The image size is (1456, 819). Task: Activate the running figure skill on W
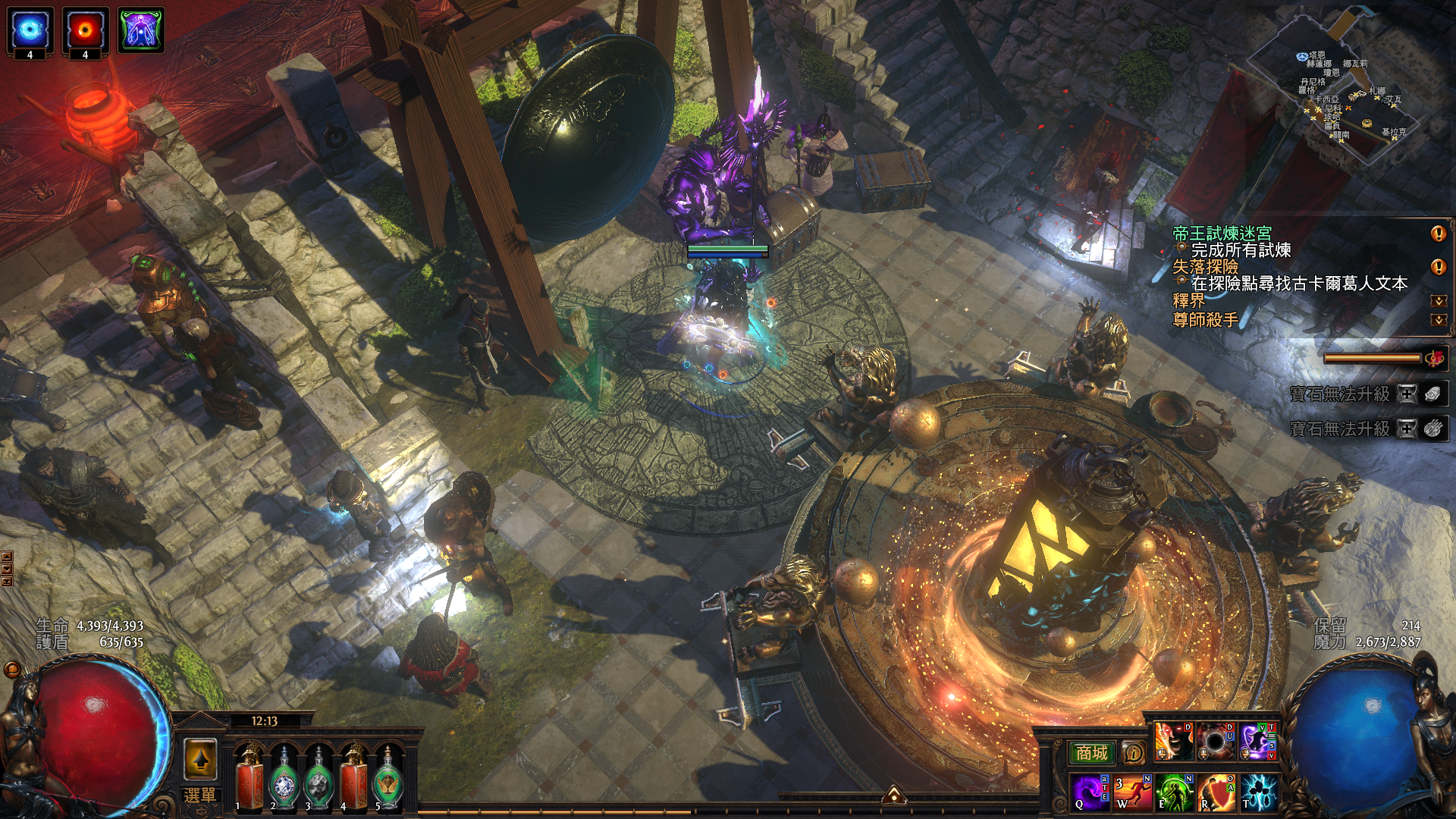coord(1132,792)
